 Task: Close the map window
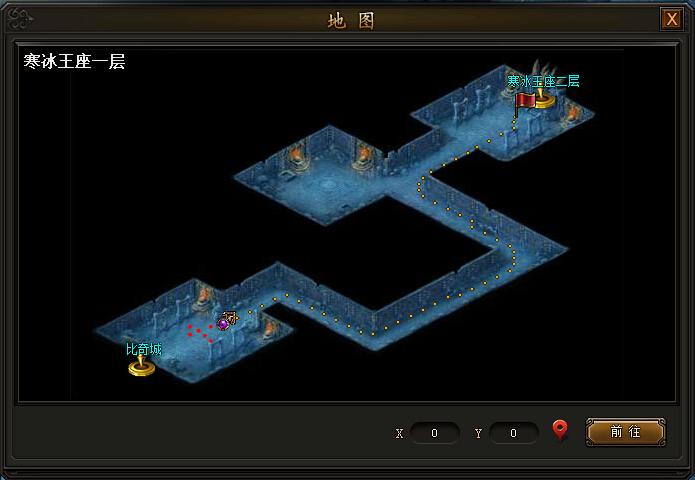(x=670, y=19)
